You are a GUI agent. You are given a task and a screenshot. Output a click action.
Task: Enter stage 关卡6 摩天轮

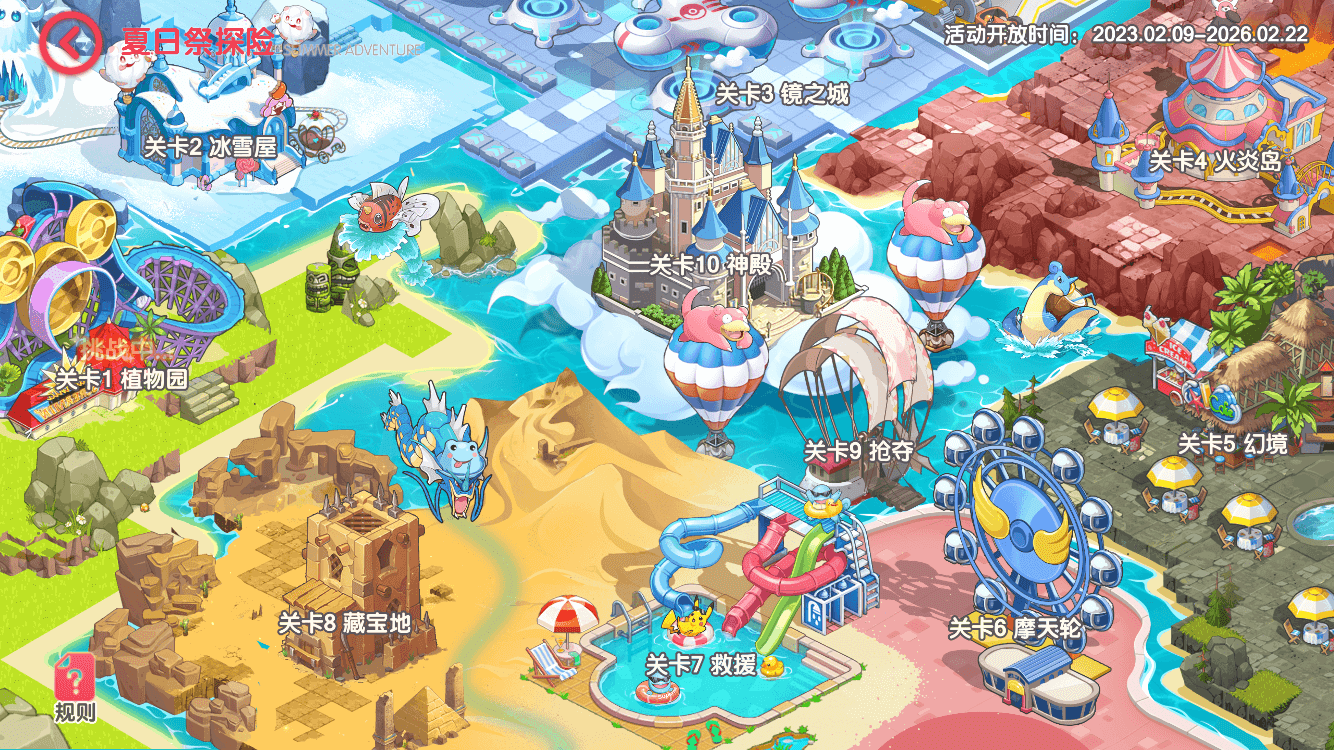coord(1015,629)
